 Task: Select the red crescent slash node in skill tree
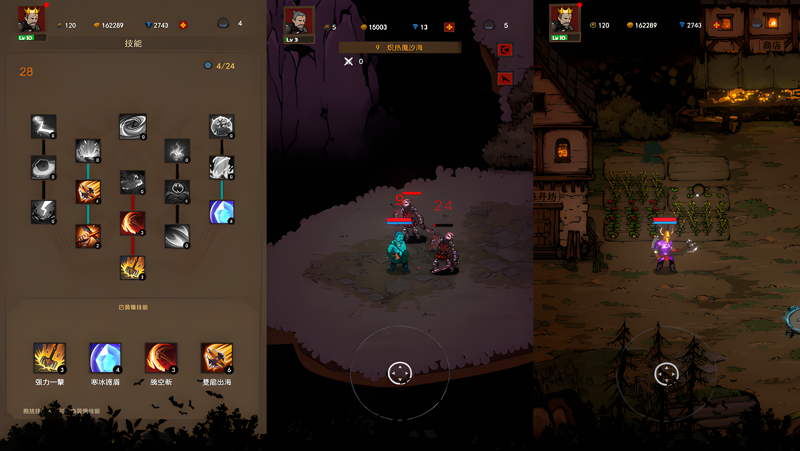tap(132, 224)
